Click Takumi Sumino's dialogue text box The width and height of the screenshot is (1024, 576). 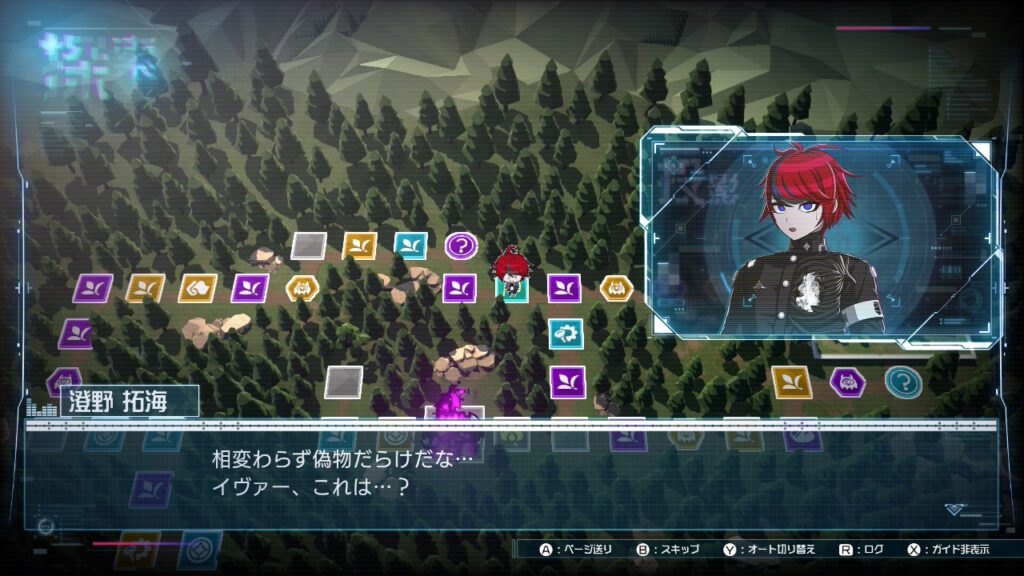click(x=510, y=474)
